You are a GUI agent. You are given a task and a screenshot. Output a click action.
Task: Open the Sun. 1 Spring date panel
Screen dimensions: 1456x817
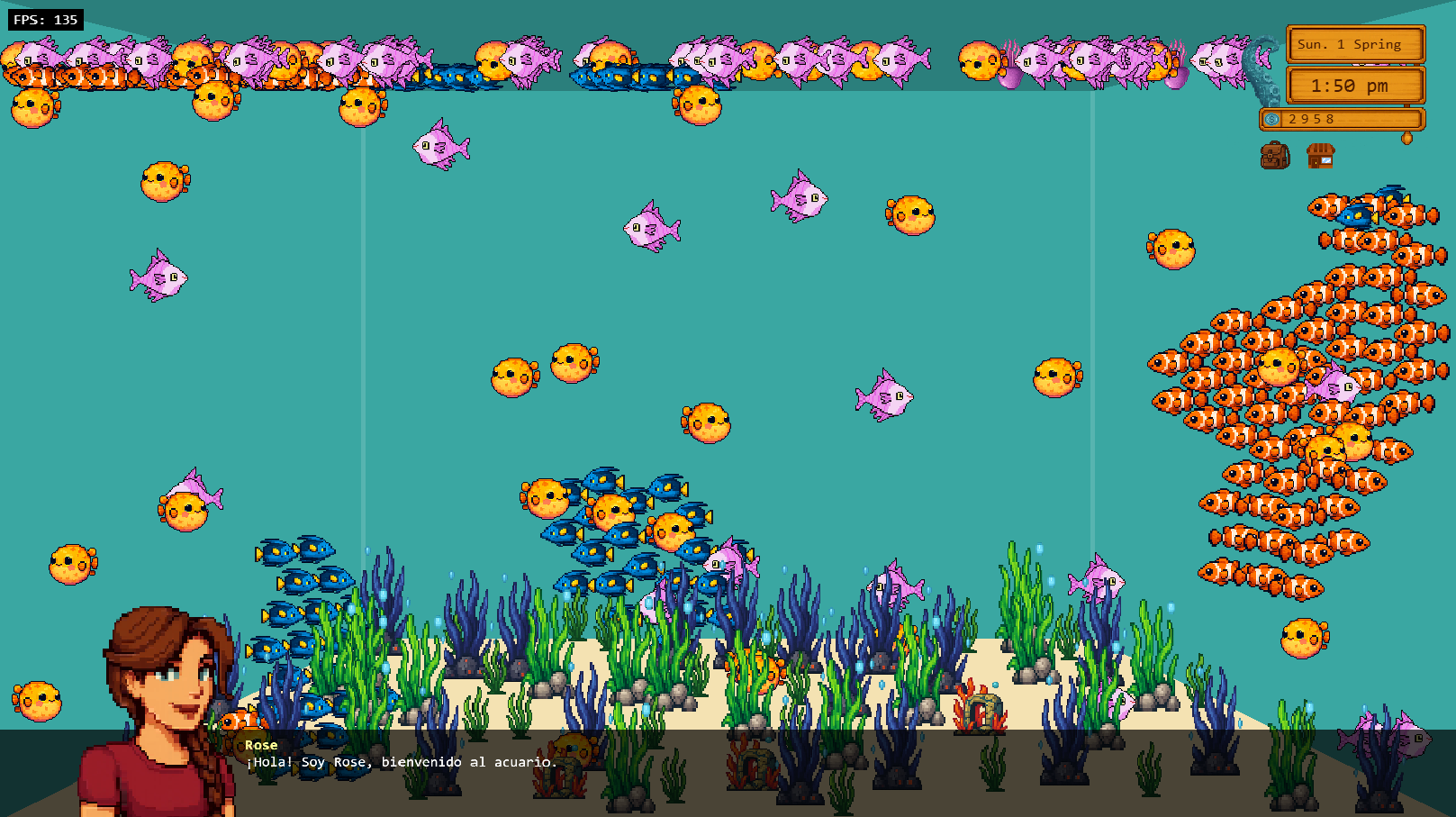(x=1355, y=44)
